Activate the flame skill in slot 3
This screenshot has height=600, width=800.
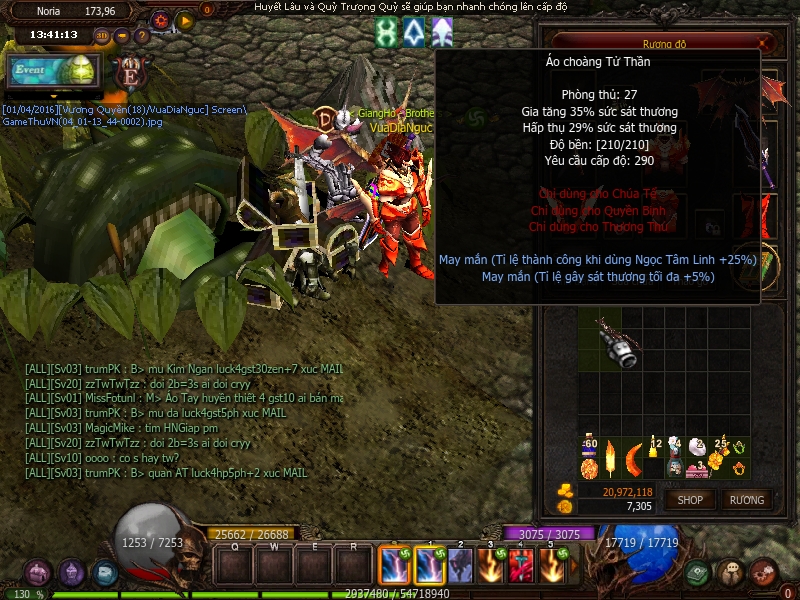click(492, 566)
